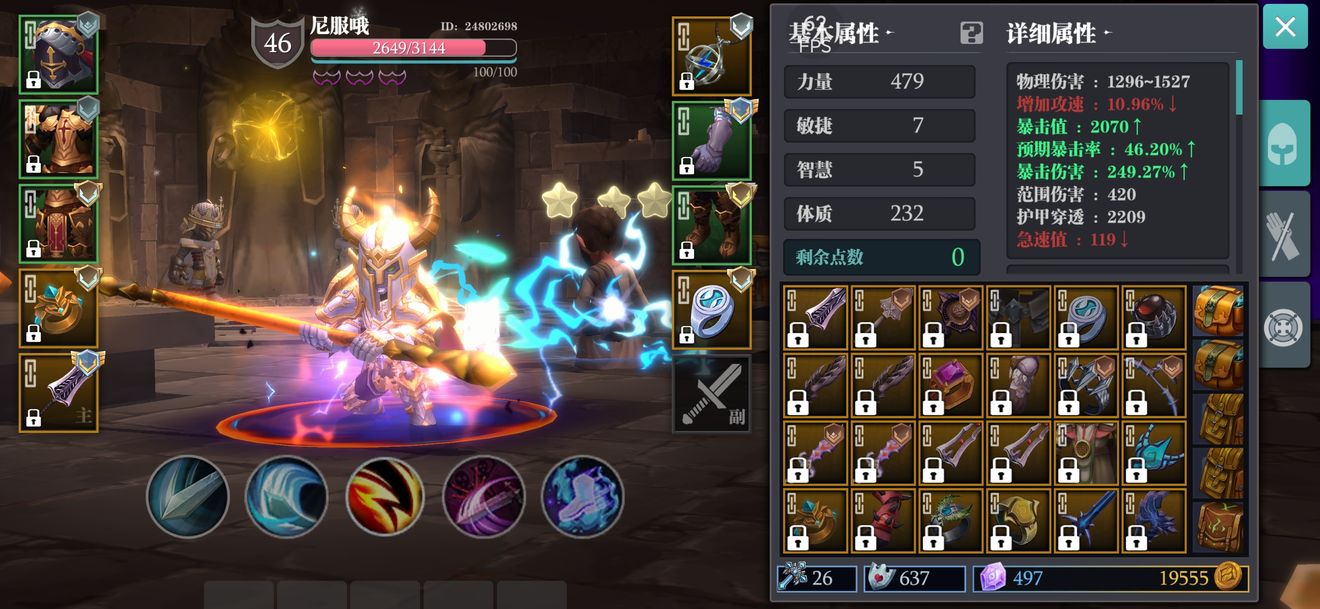
Task: Select the equipped helmet slot
Action: [x=58, y=54]
